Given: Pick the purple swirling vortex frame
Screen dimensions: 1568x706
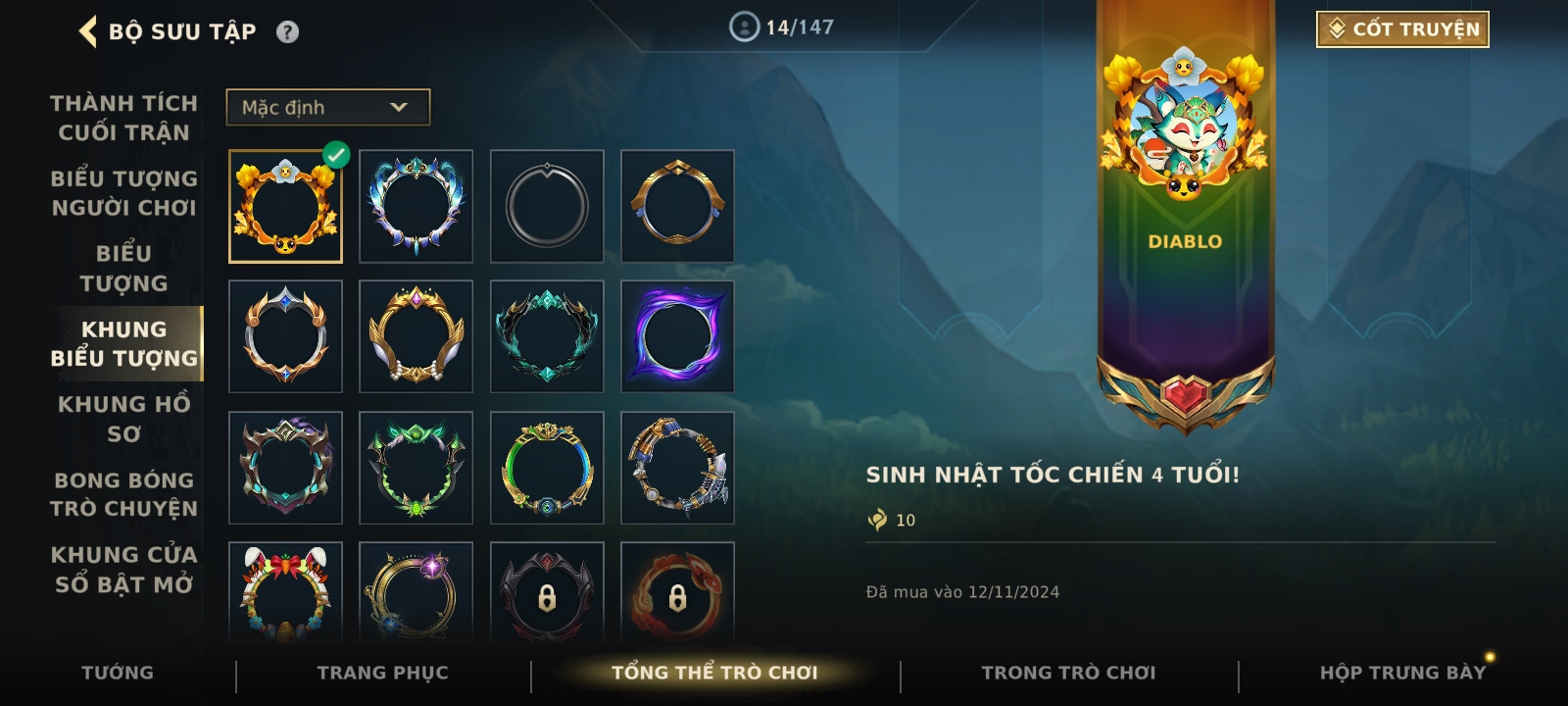Looking at the screenshot, I should coord(677,336).
